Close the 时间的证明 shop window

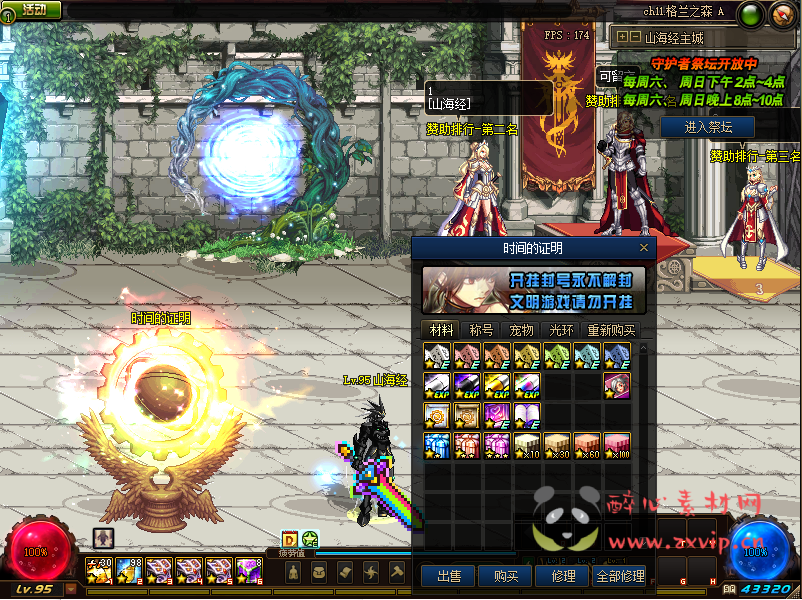[644, 248]
